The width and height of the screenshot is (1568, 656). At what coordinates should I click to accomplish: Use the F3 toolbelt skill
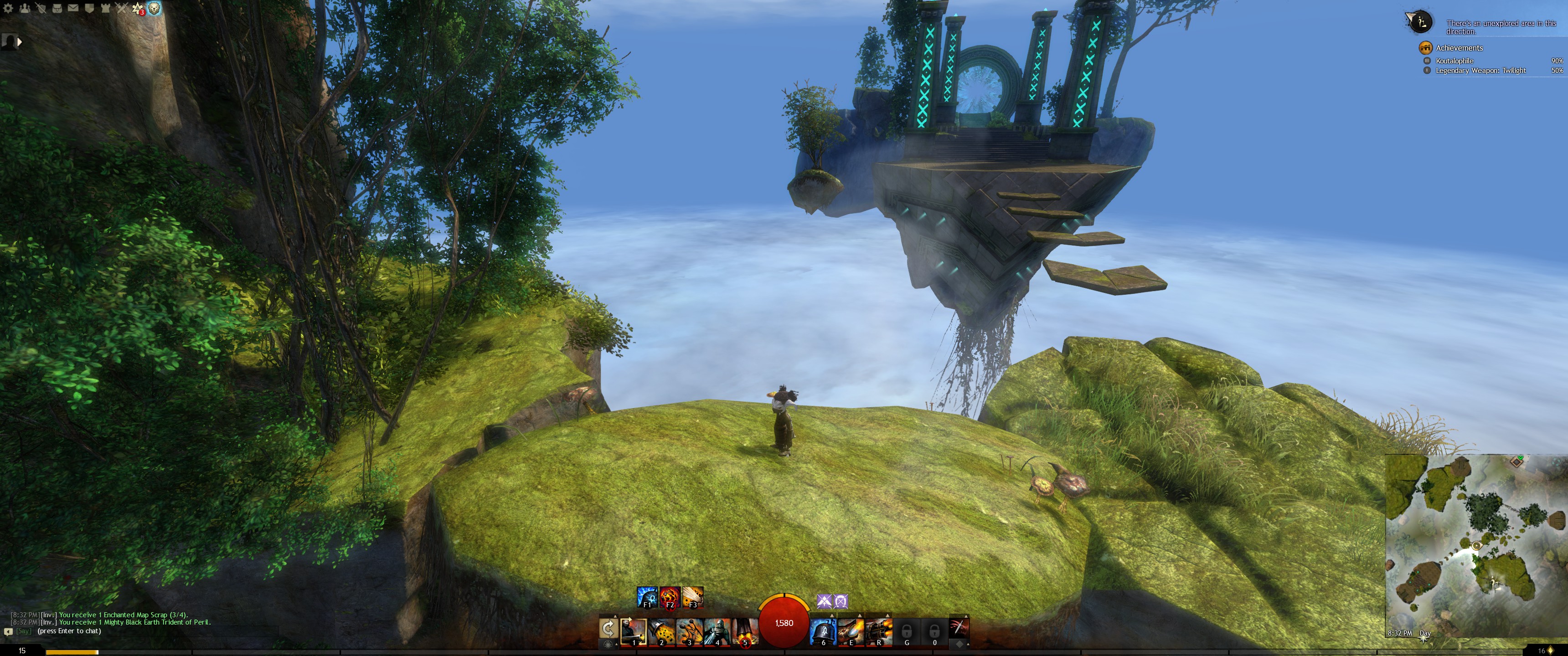pyautogui.click(x=693, y=597)
